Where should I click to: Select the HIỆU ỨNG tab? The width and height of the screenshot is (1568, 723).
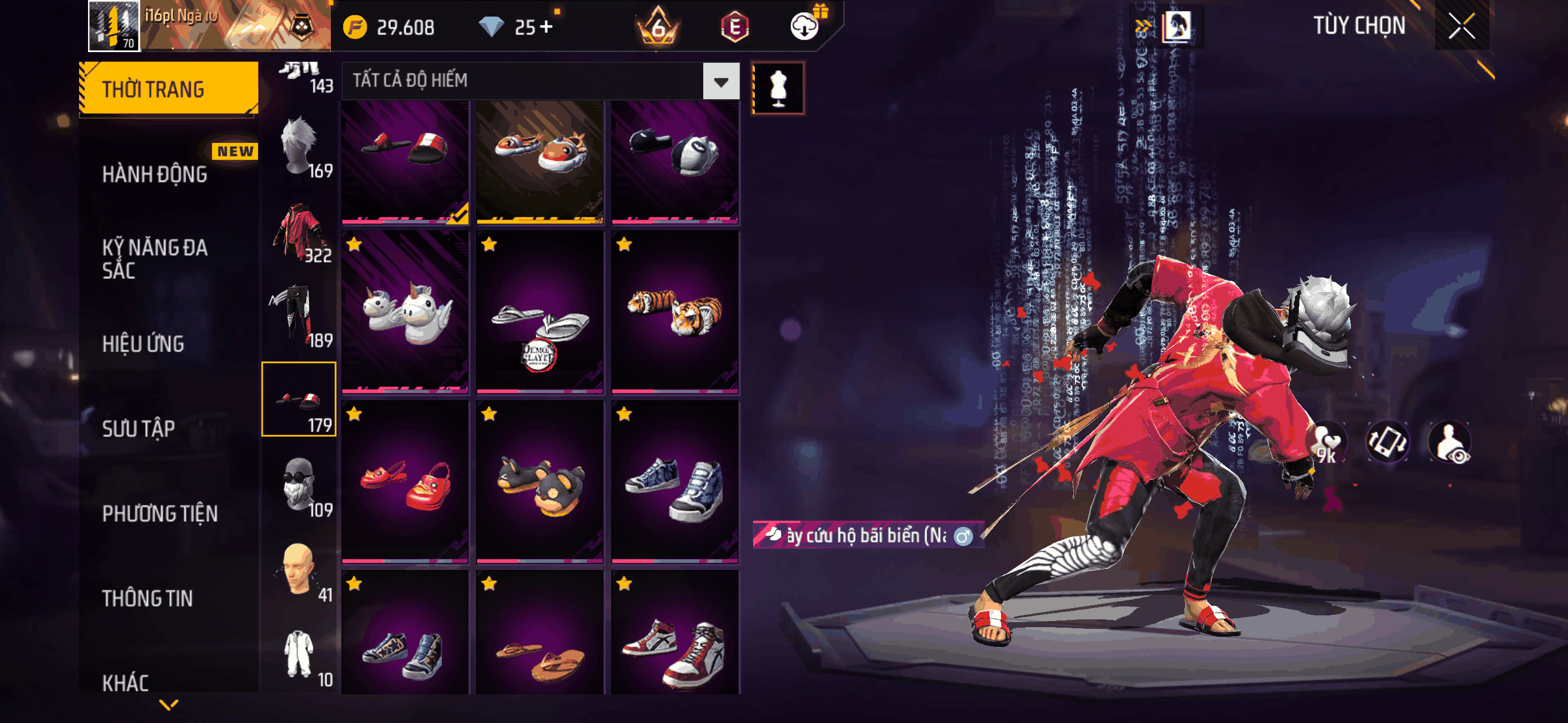143,344
